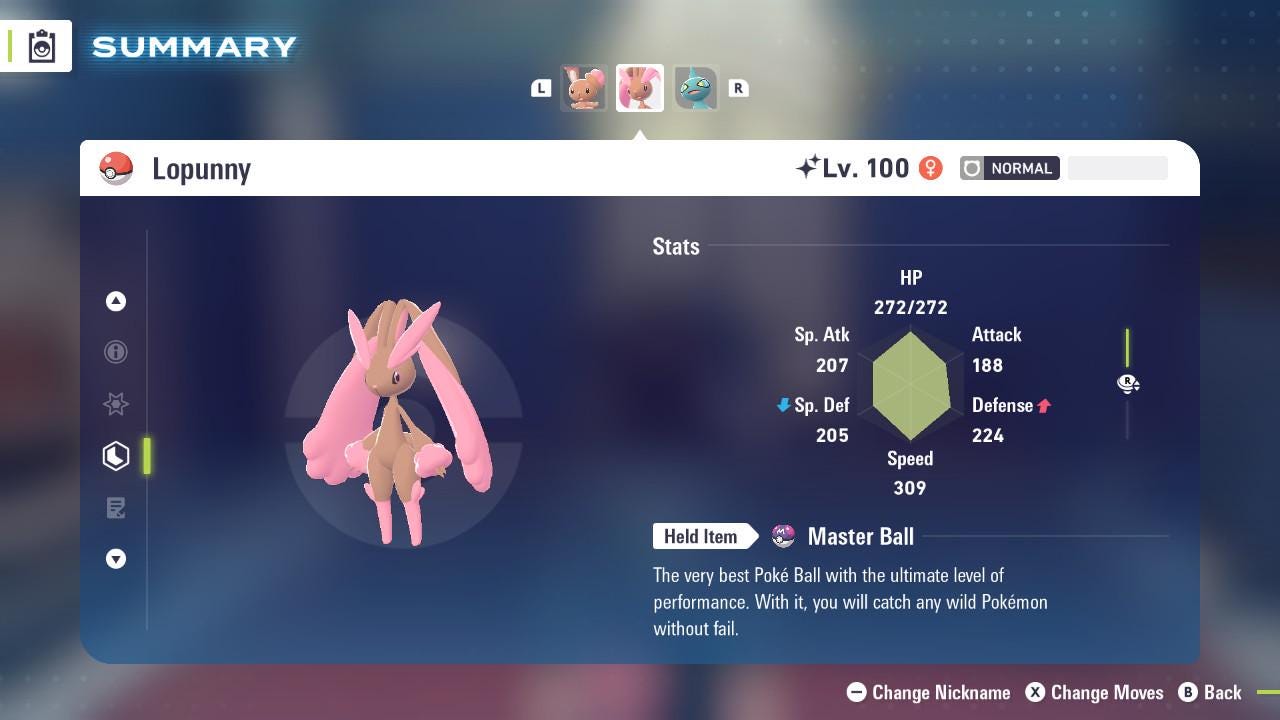Expand the upward arrow in the left sidebar
This screenshot has width=1280, height=720.
116,301
